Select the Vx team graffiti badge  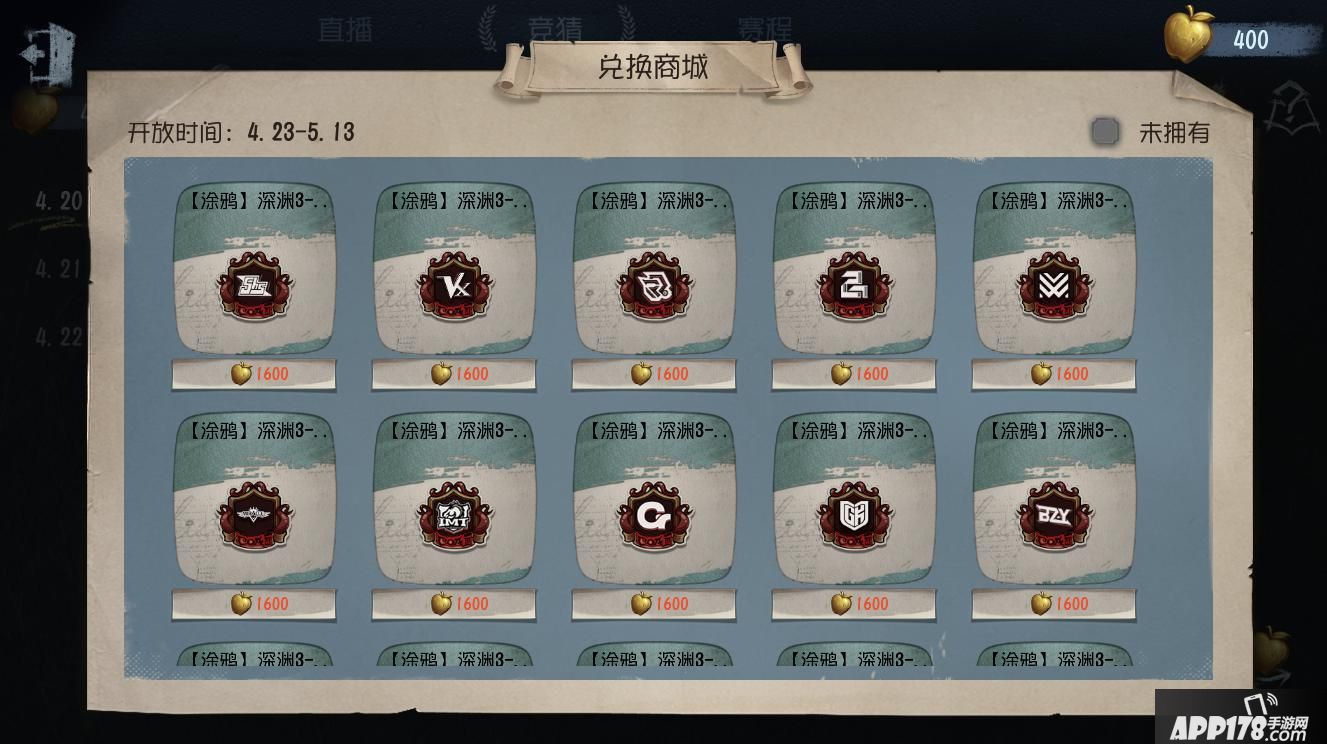pos(453,290)
